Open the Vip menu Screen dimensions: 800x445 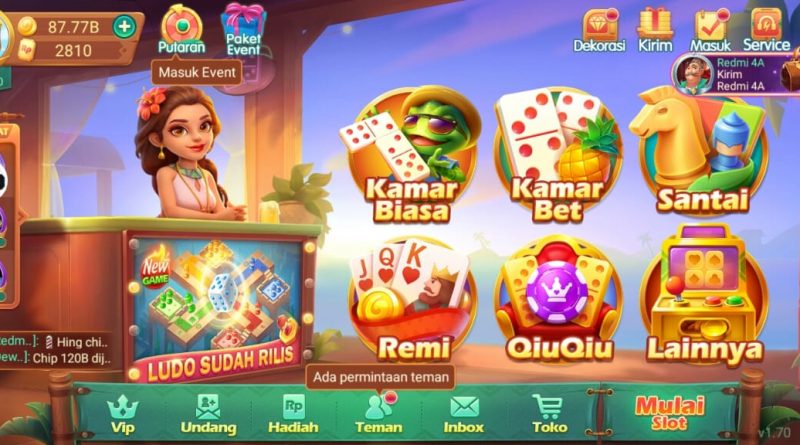tap(123, 413)
